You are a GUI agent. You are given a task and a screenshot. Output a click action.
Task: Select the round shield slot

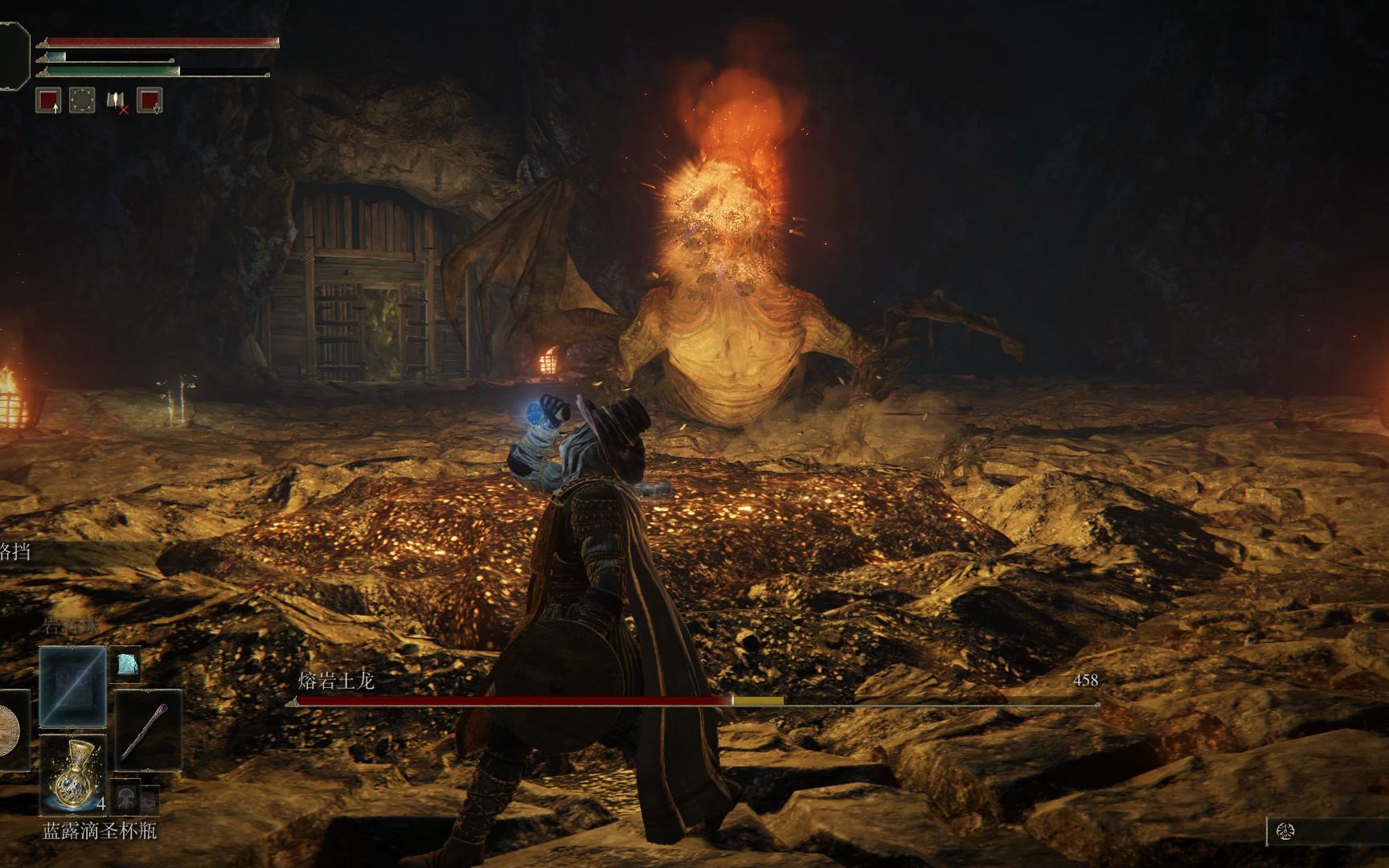[x=10, y=731]
